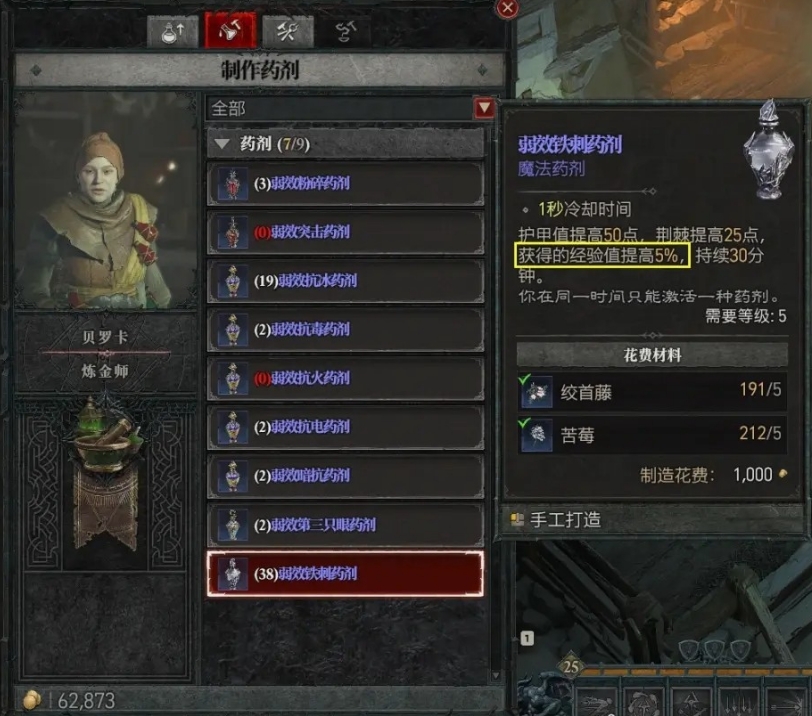This screenshot has width=812, height=716.
Task: Choose 弱效突击药剂 from the list
Action: (345, 232)
